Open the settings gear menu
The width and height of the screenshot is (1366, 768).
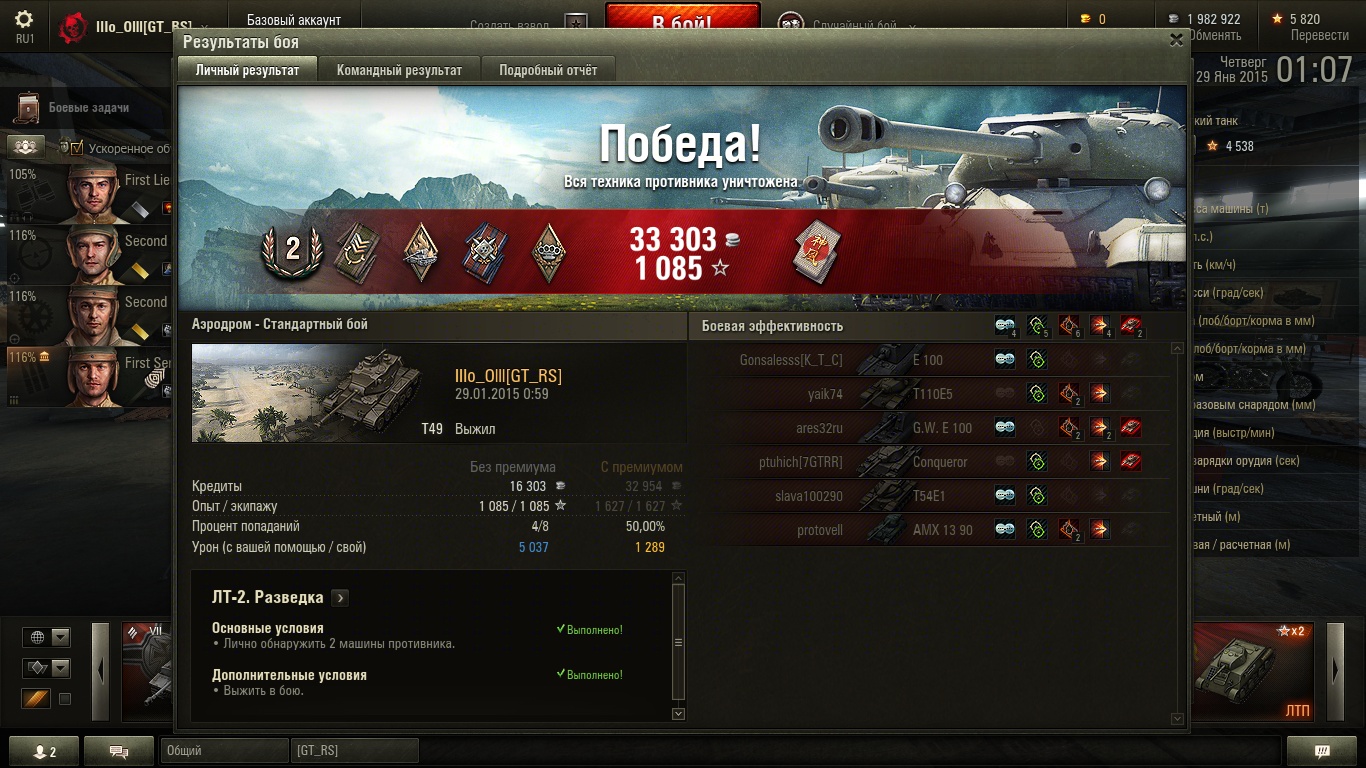(24, 20)
